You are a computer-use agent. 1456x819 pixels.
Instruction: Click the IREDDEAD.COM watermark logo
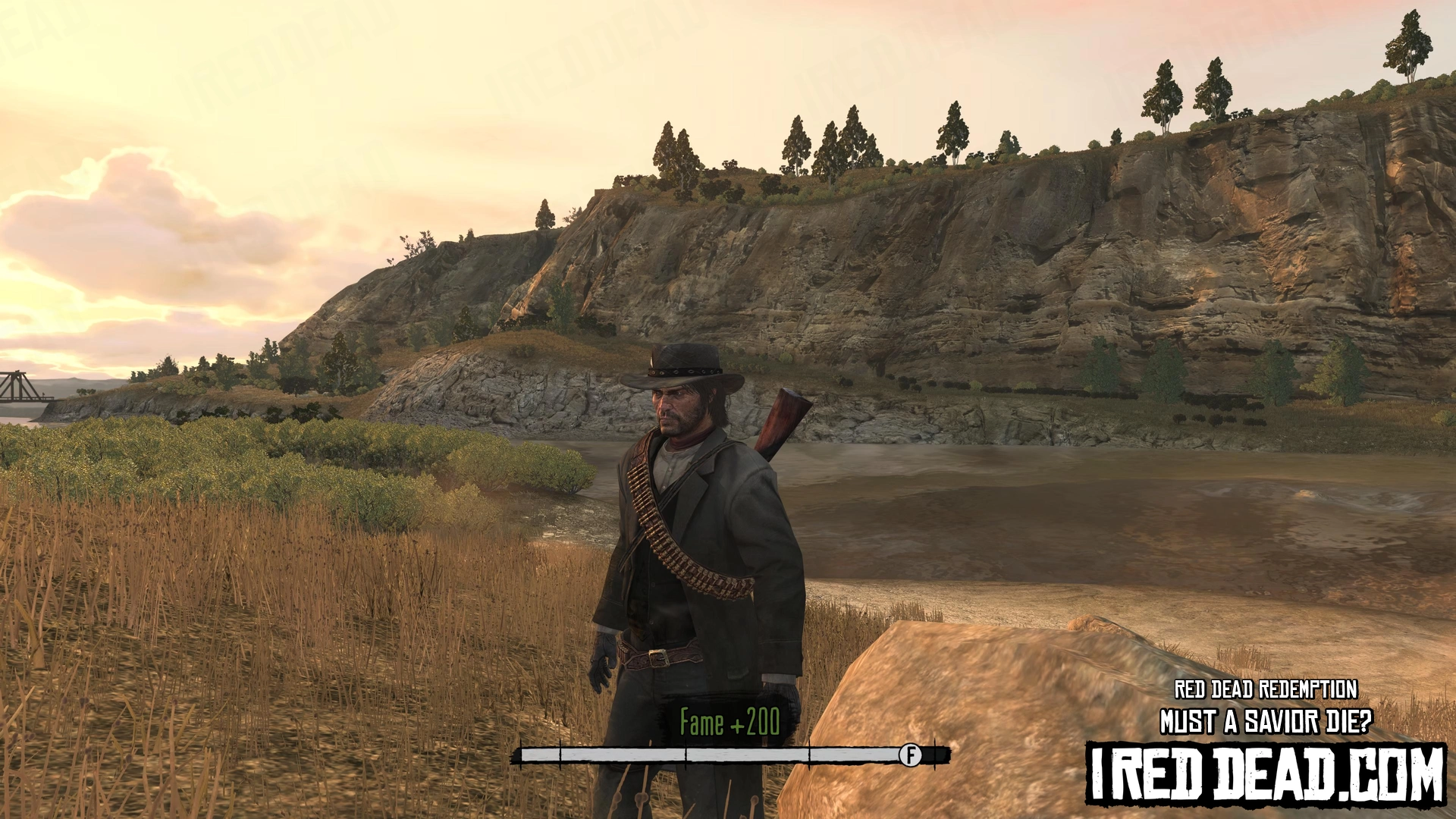click(x=1265, y=773)
